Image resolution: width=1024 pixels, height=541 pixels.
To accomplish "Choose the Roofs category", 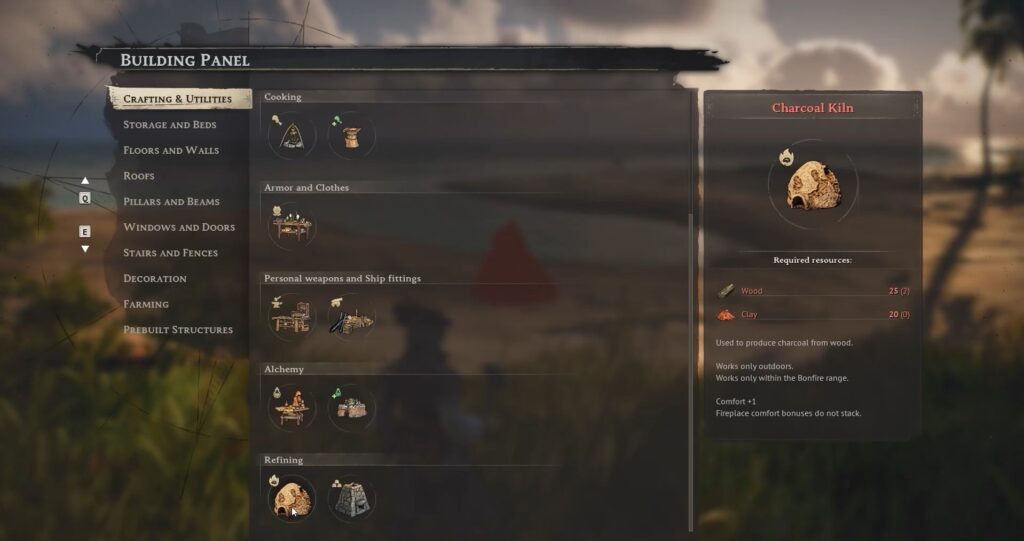I will tap(139, 176).
